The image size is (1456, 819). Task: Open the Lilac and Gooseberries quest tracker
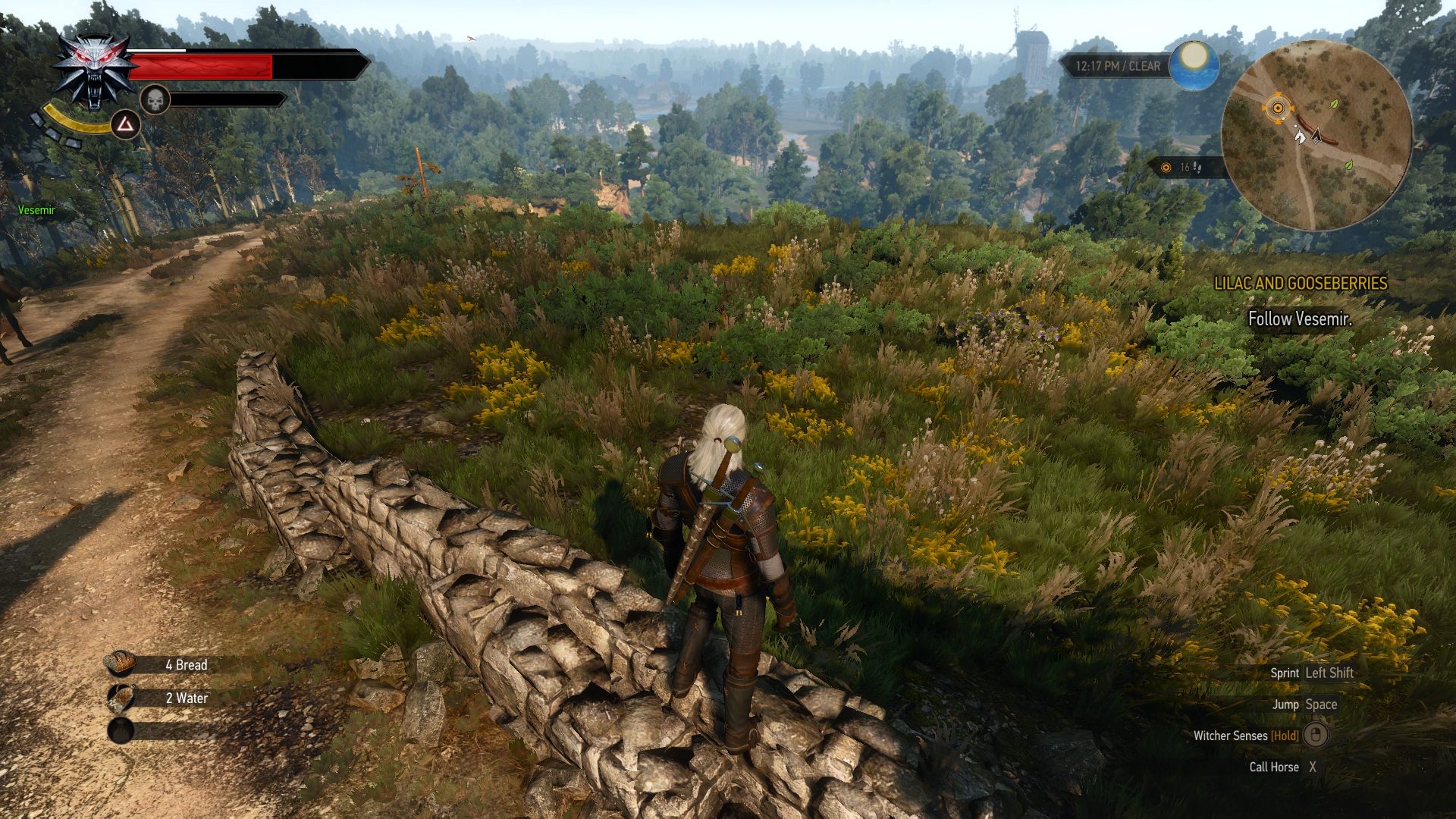[x=1300, y=284]
